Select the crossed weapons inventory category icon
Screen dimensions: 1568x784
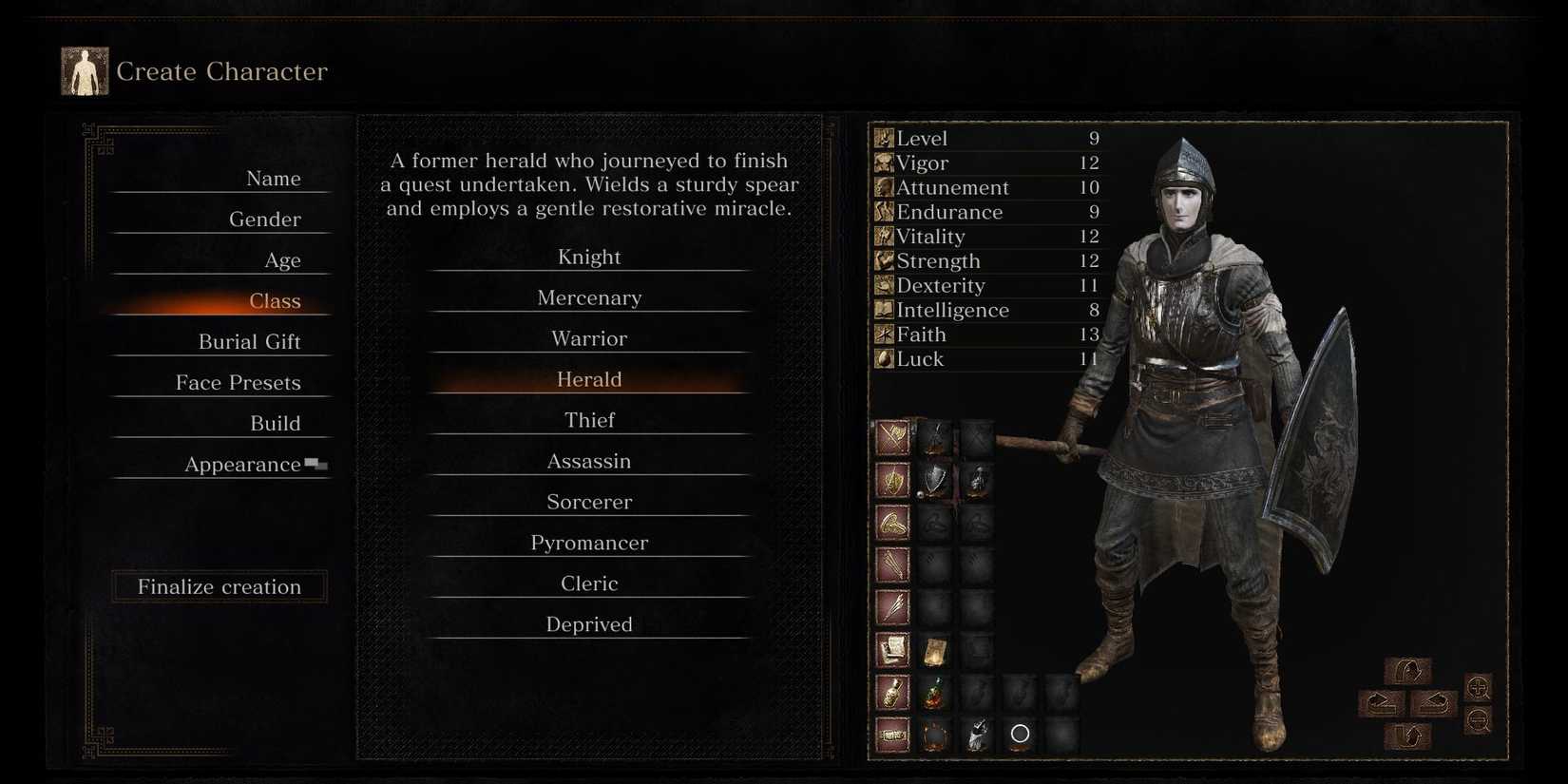[891, 438]
